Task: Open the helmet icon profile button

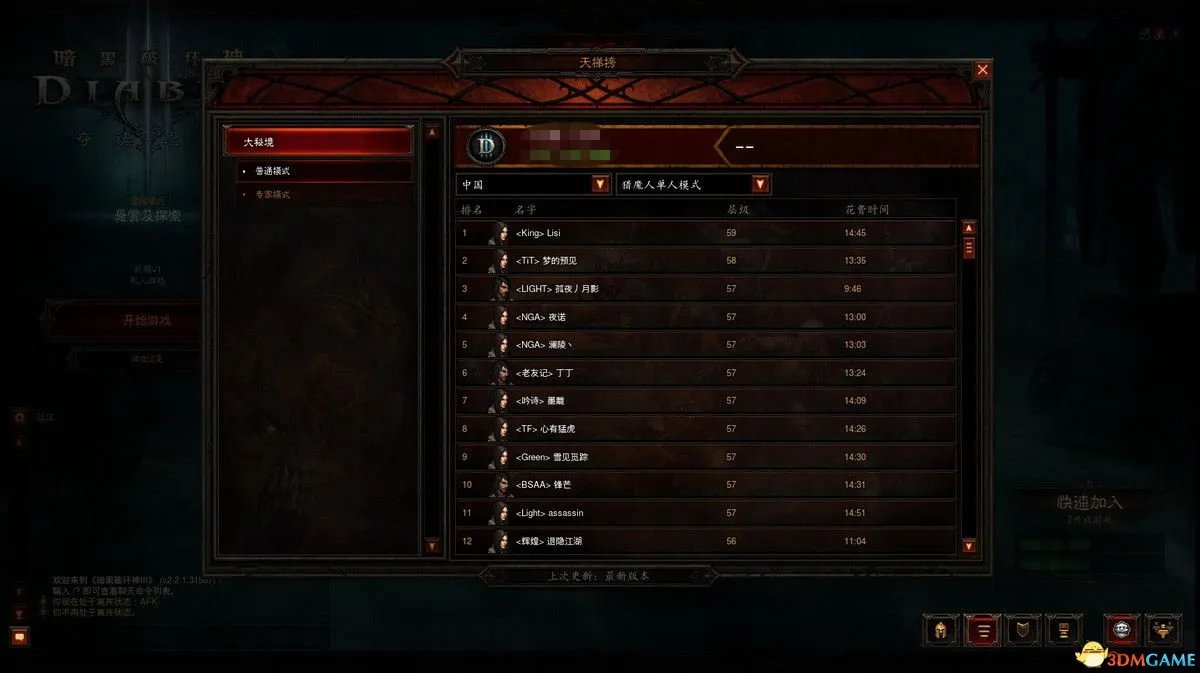Action: 939,630
